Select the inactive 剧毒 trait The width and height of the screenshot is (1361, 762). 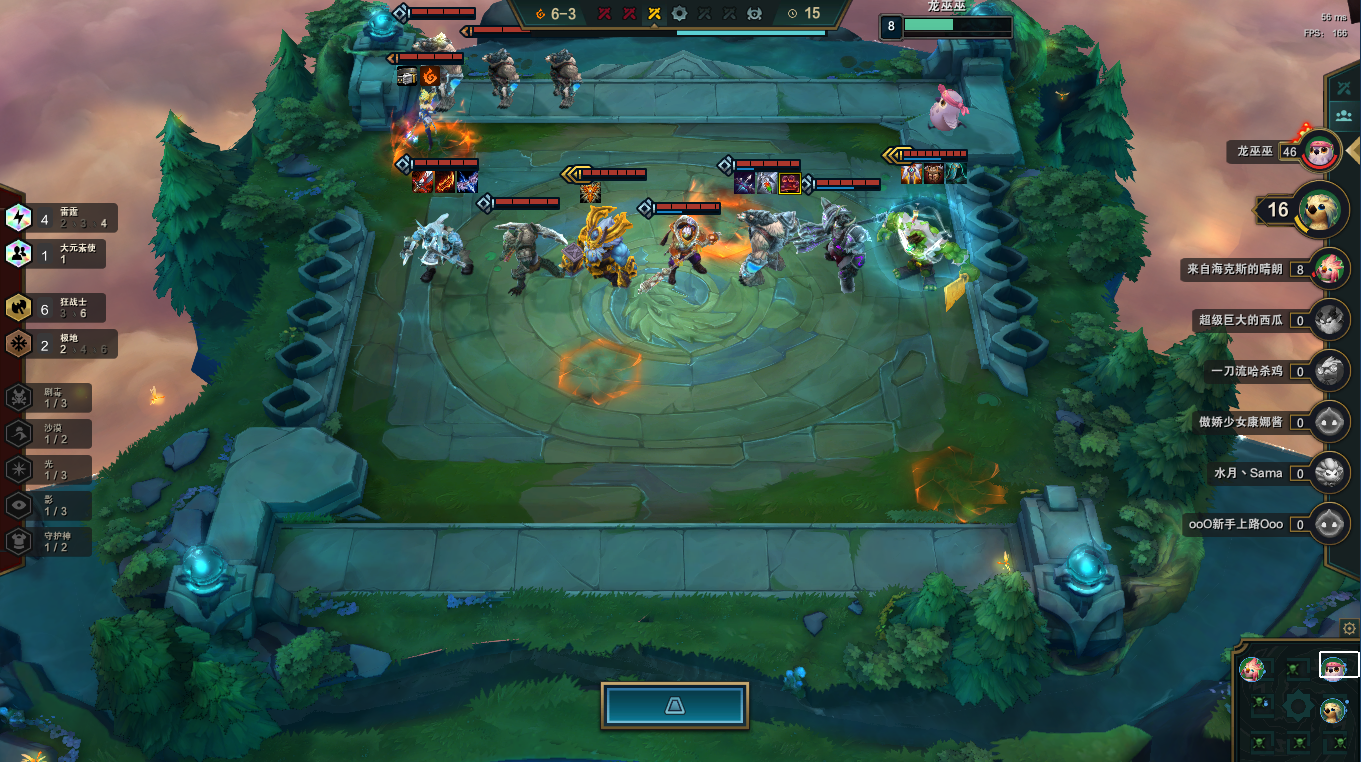tap(50, 397)
